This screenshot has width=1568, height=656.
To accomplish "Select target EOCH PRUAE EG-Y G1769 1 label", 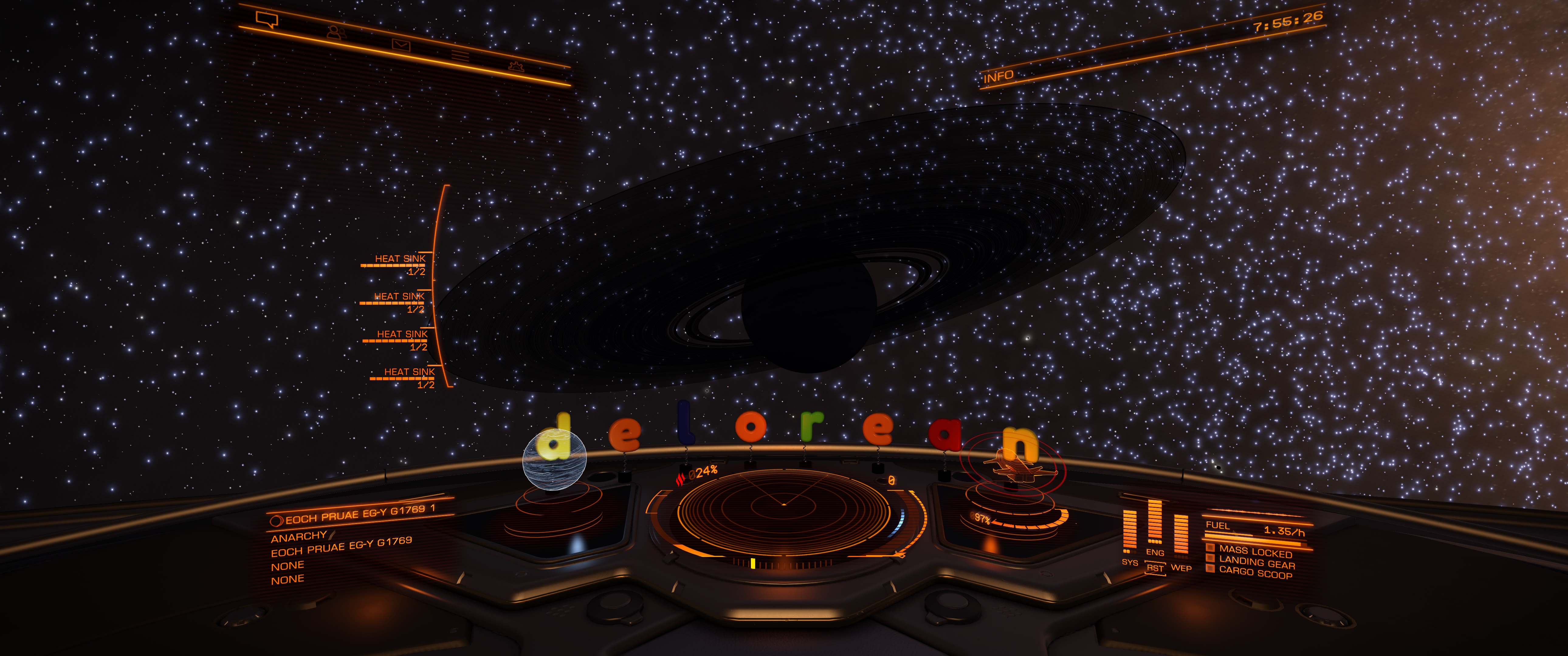I will [x=360, y=515].
